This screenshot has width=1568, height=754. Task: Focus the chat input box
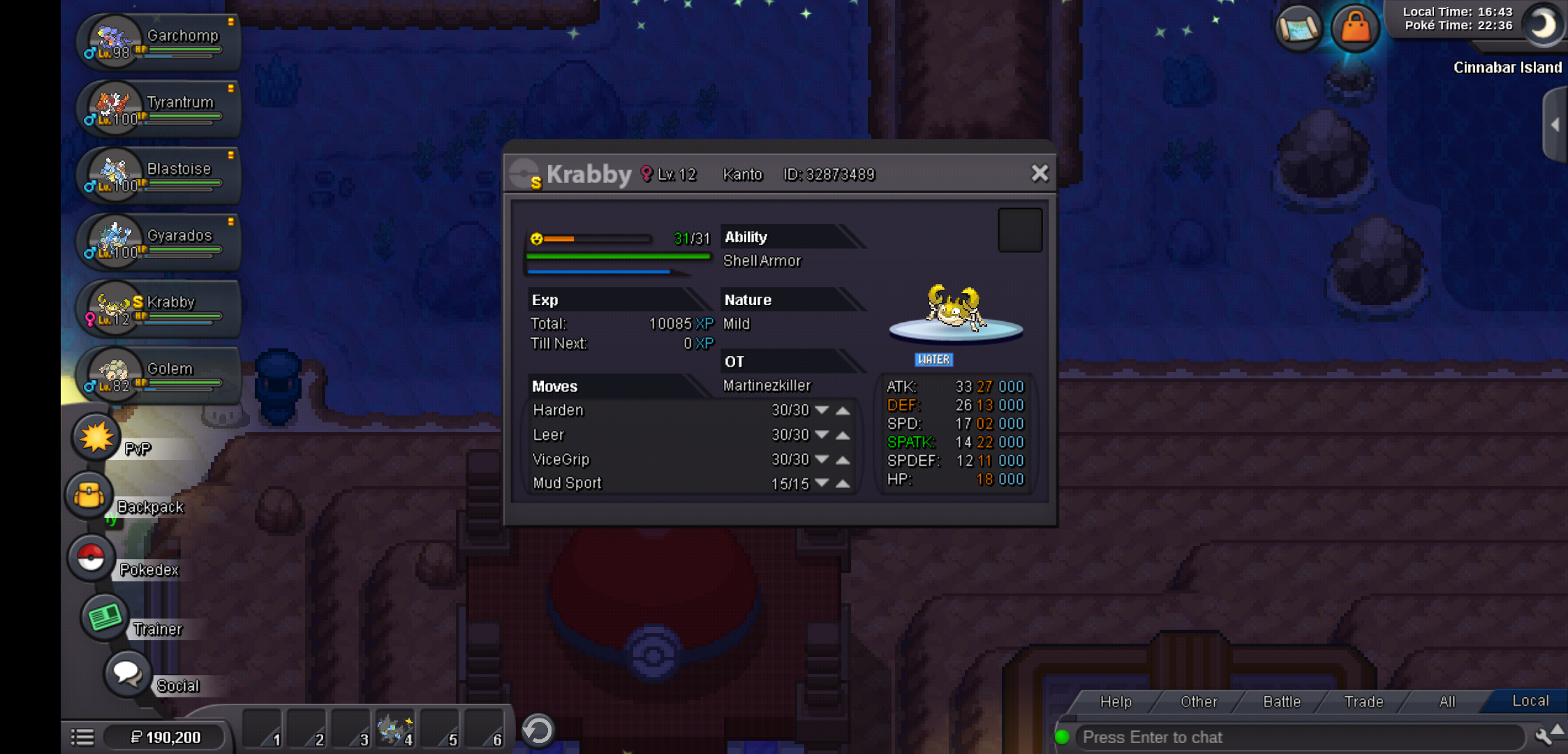[1299, 737]
